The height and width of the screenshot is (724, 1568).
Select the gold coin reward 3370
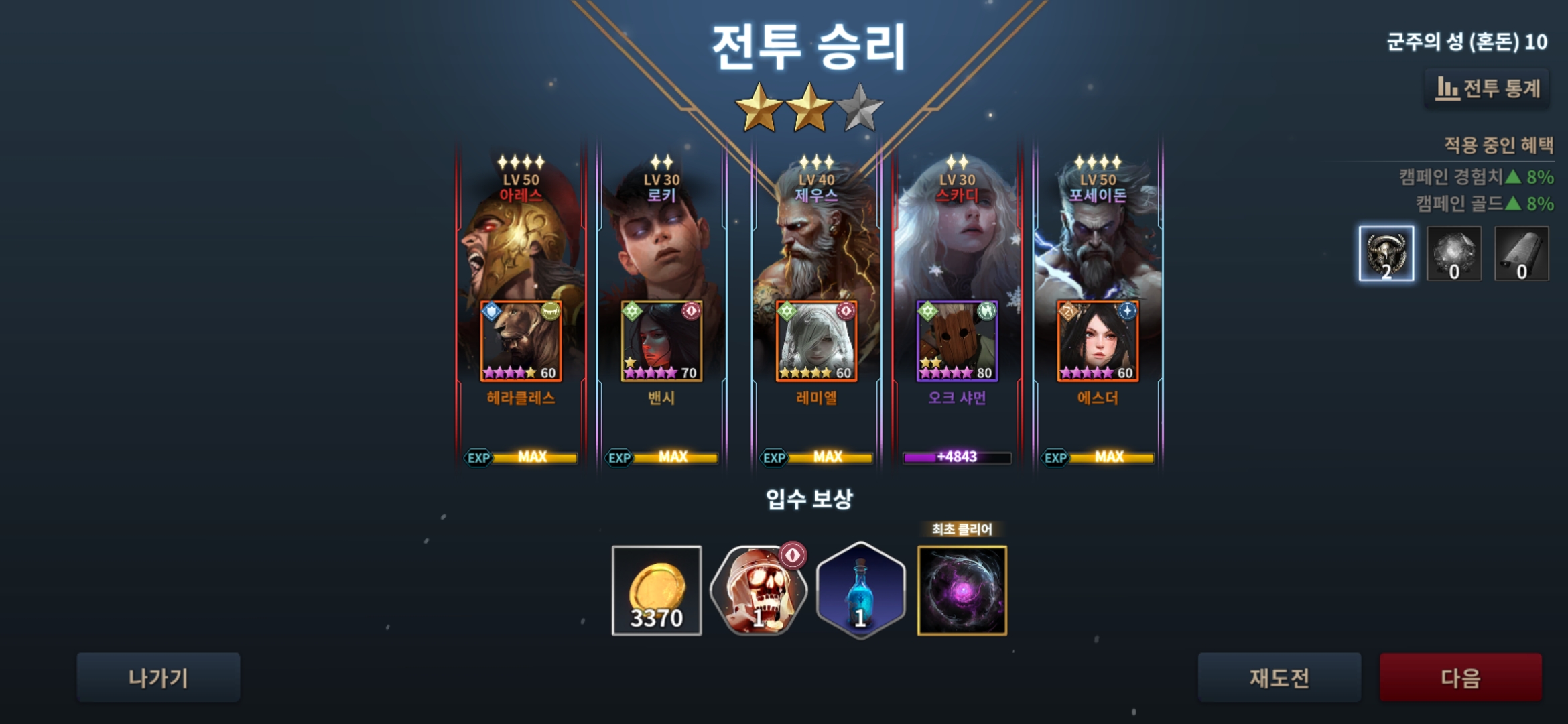click(657, 591)
